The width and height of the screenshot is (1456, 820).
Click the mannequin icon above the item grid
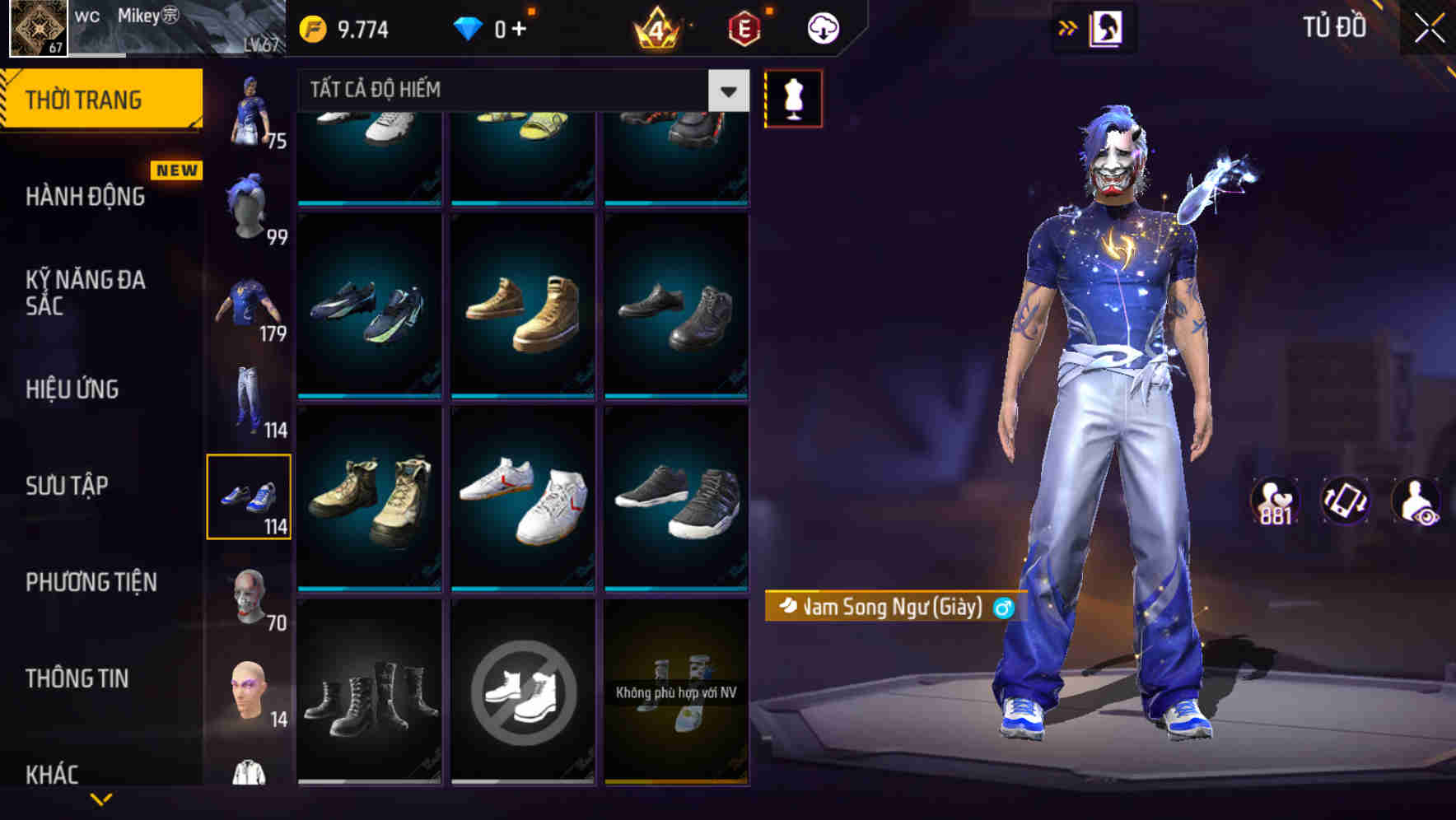click(x=793, y=97)
